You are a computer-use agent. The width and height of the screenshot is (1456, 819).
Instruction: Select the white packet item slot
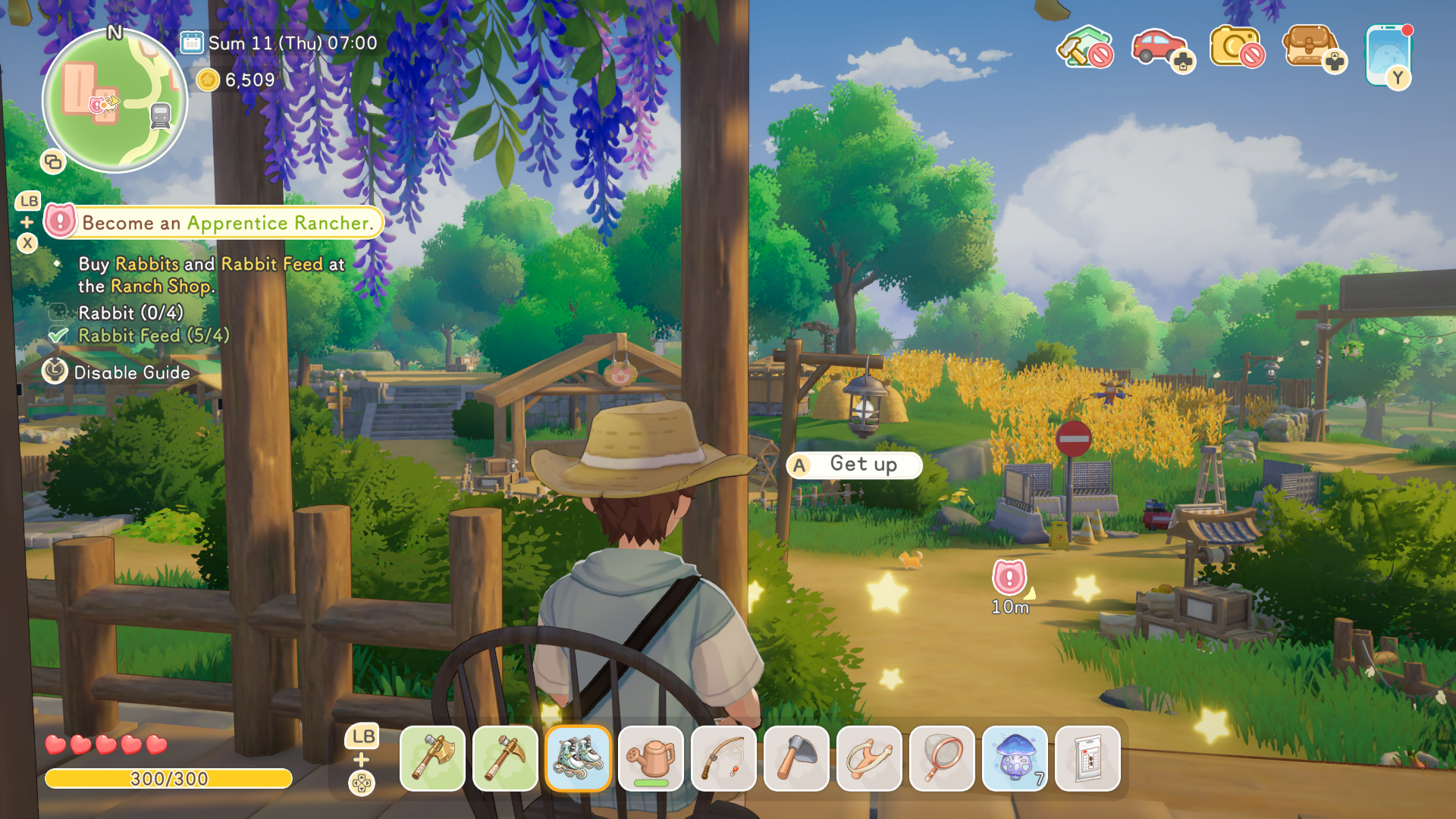tap(1087, 758)
